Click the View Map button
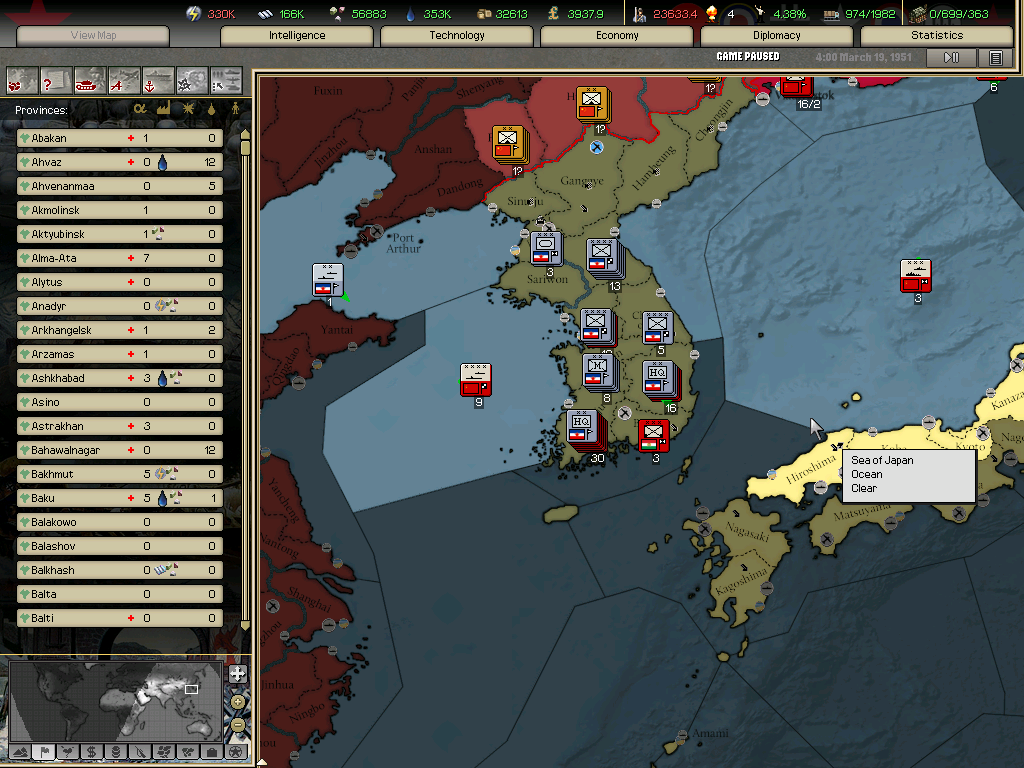Image resolution: width=1024 pixels, height=768 pixels. [93, 35]
